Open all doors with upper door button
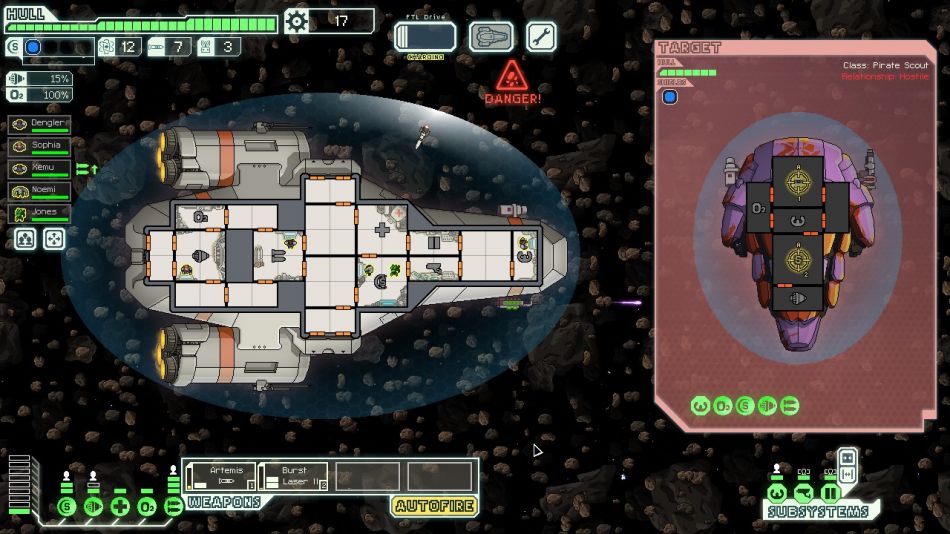The height and width of the screenshot is (534, 950). pyautogui.click(x=848, y=457)
